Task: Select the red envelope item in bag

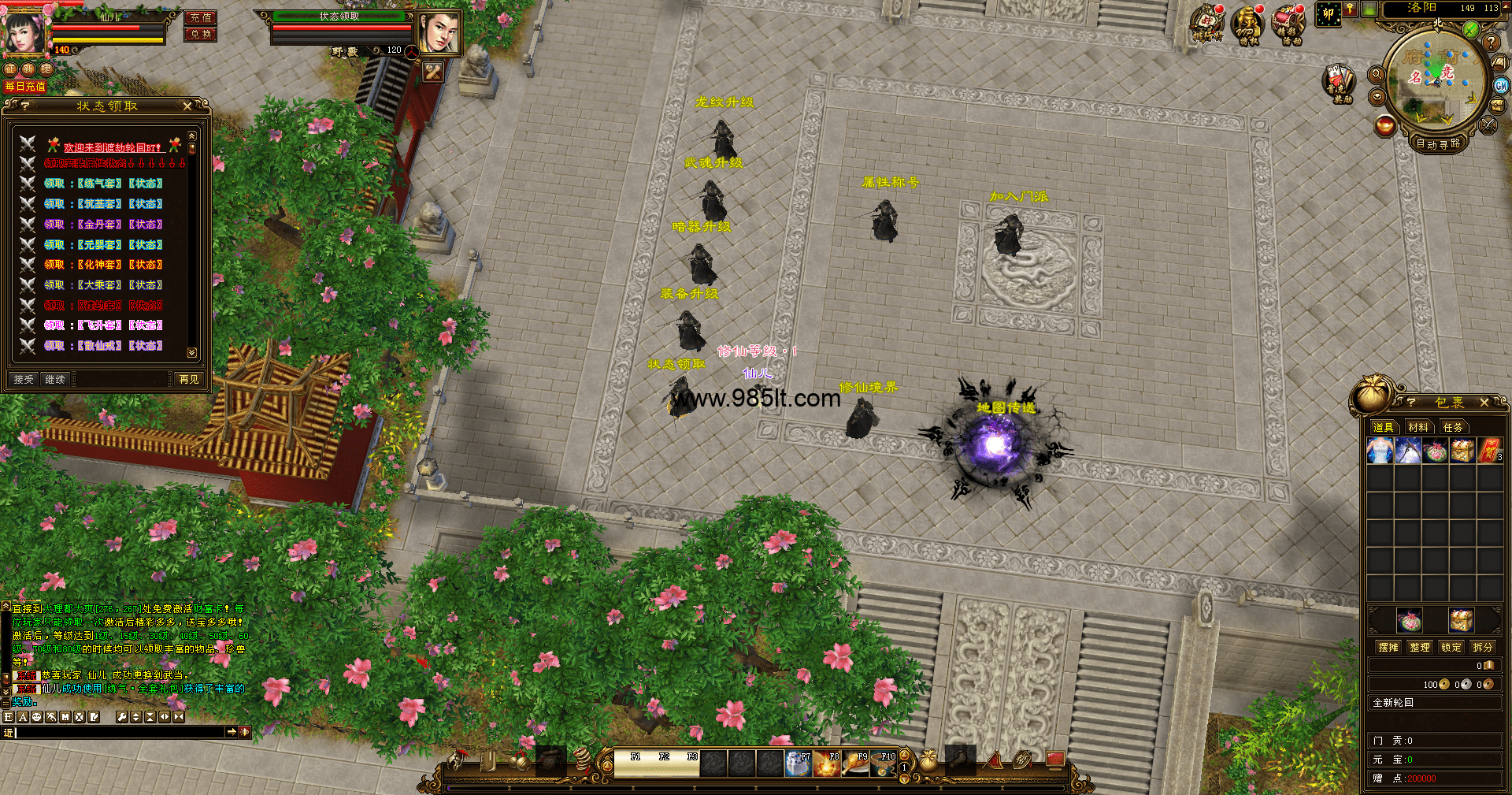Action: tap(1490, 451)
